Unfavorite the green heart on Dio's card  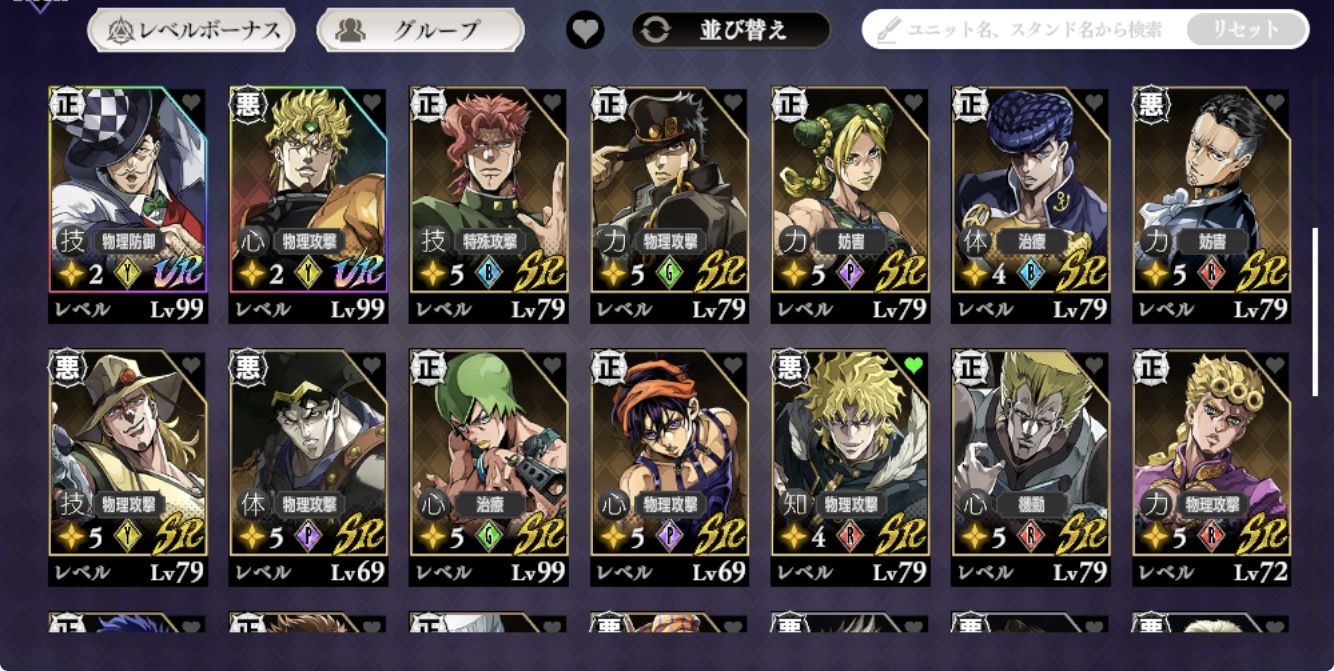click(x=913, y=366)
